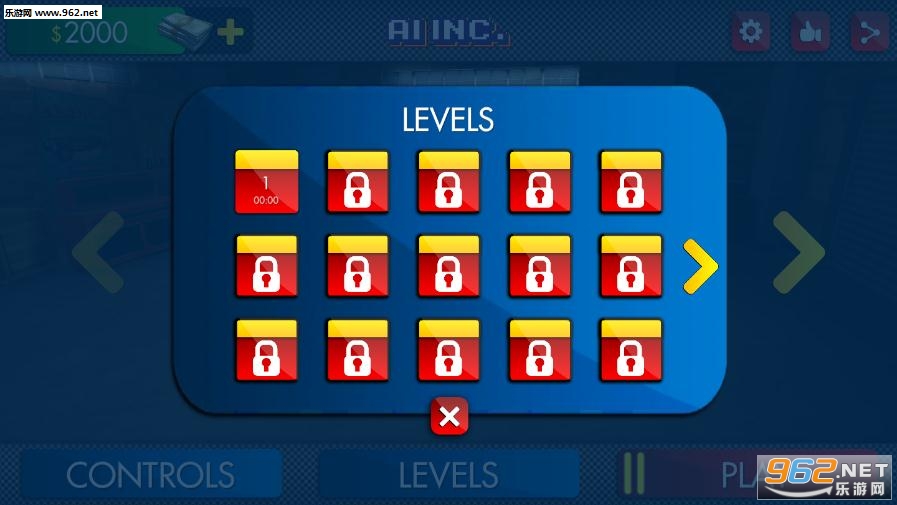Click the large green left arrow
This screenshot has width=897, height=505.
[x=98, y=252]
